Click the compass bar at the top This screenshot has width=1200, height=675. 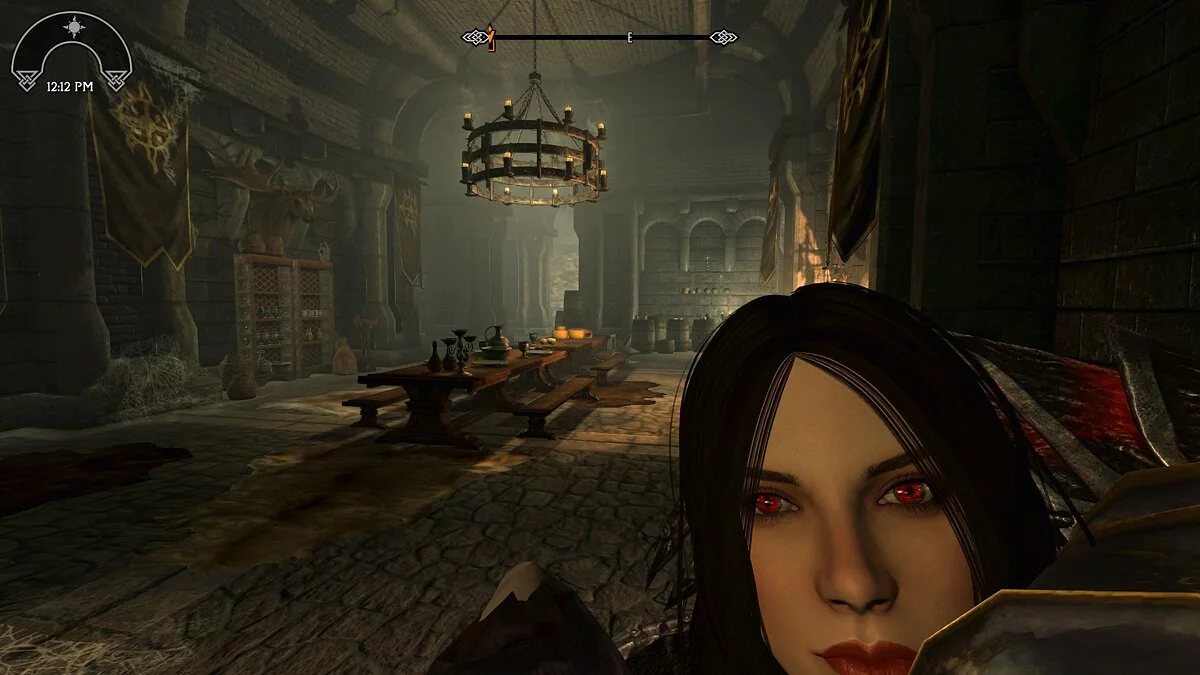(x=600, y=38)
